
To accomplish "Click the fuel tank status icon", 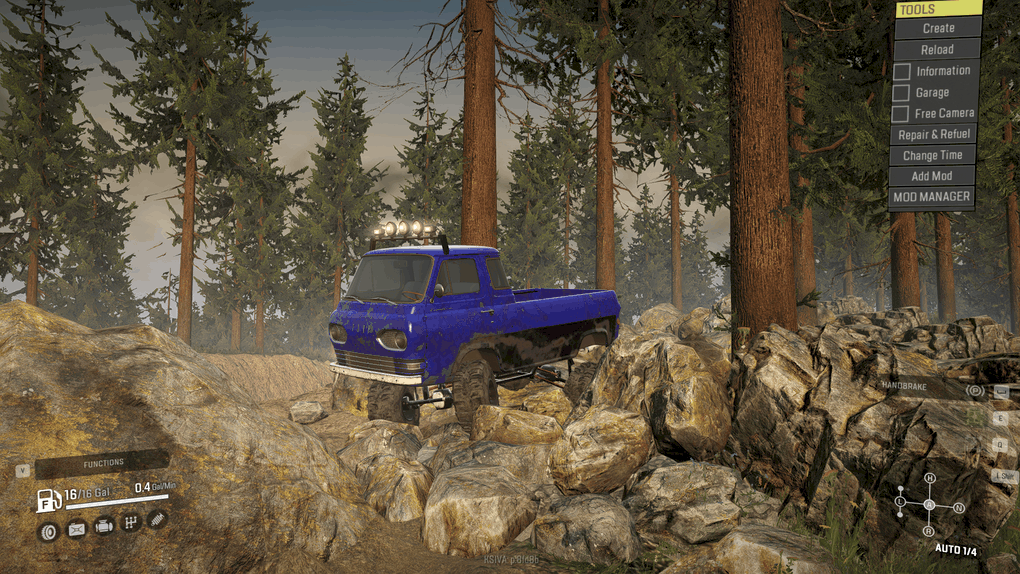I will point(76,529).
